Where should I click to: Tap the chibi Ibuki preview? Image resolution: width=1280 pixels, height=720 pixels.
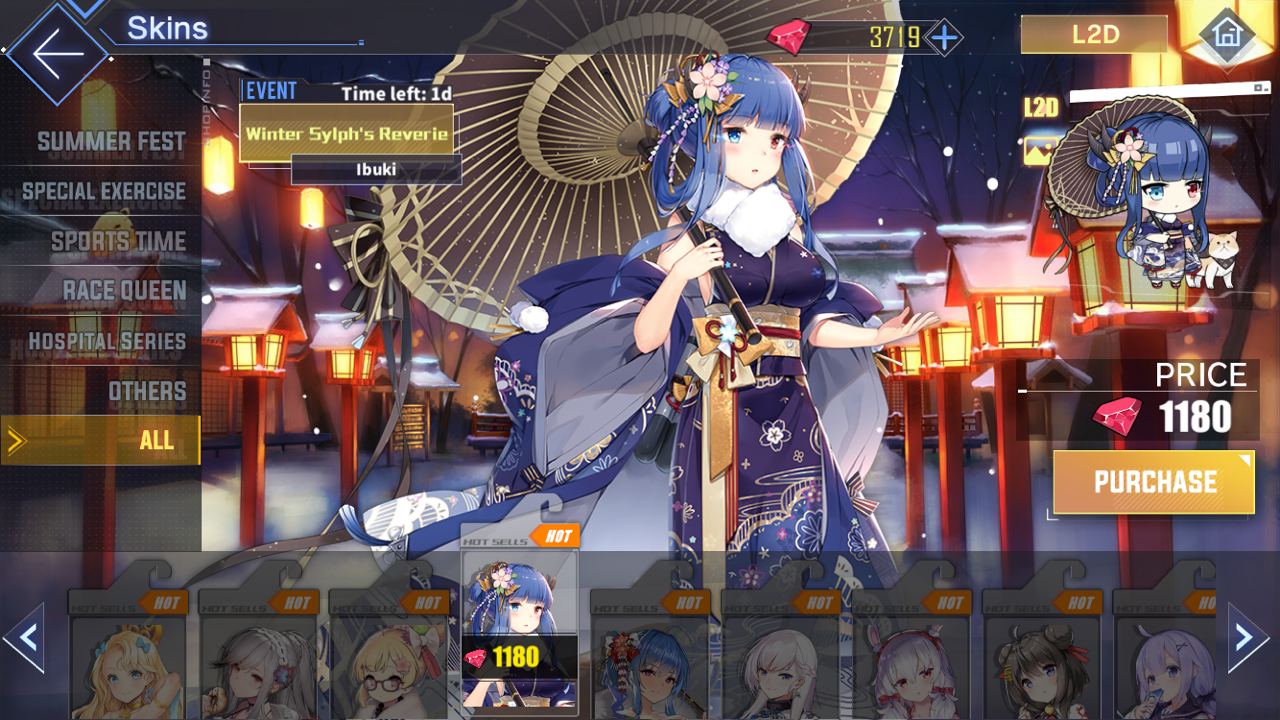tap(1150, 210)
